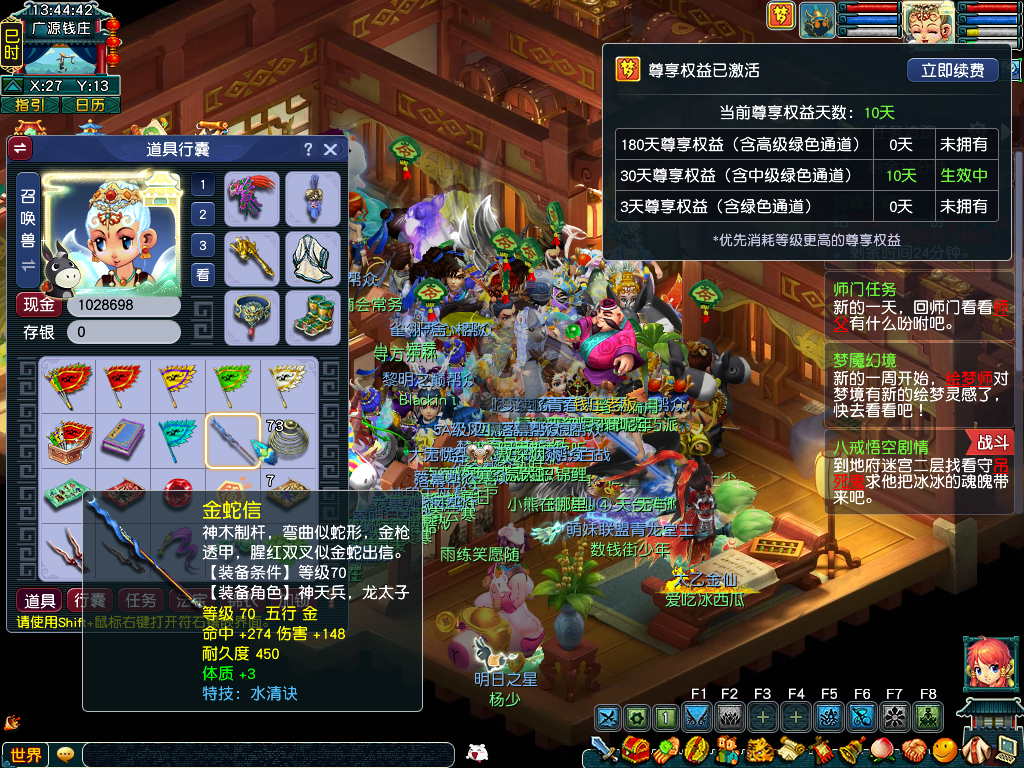The height and width of the screenshot is (768, 1024).
Task: Close the 道具行囊 inventory window
Action: 331,149
